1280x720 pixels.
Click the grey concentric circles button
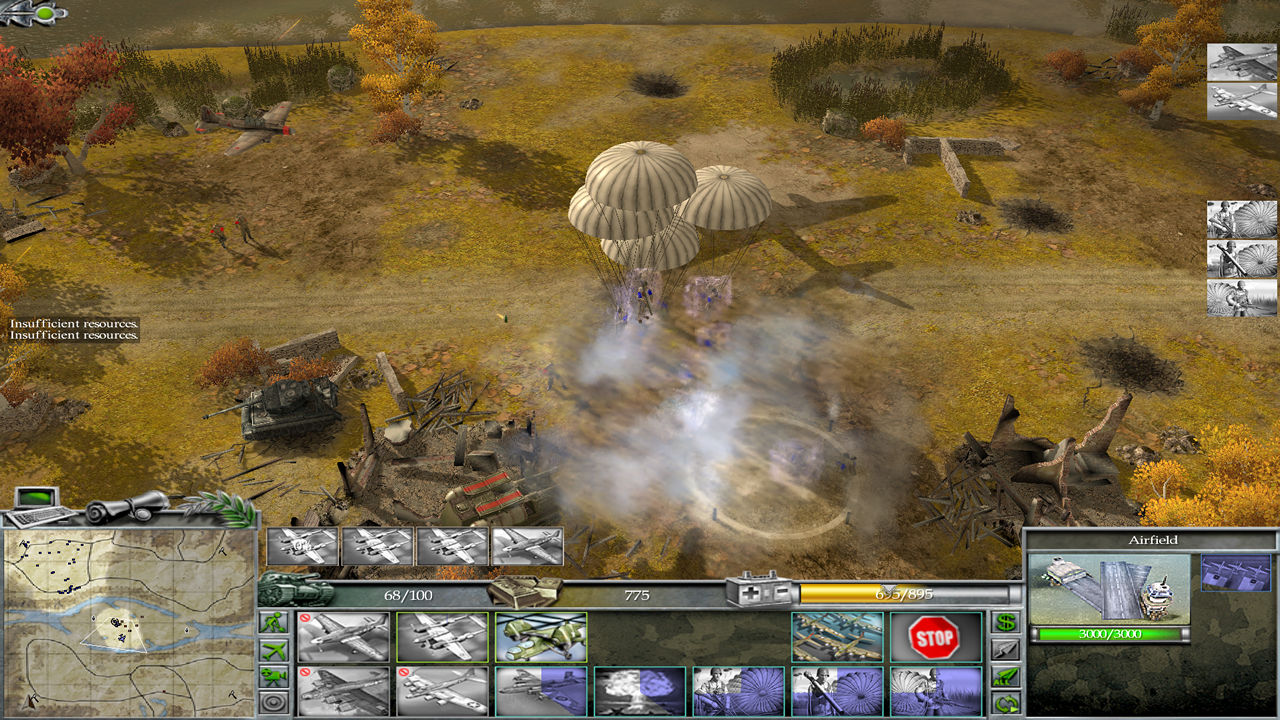pos(273,703)
